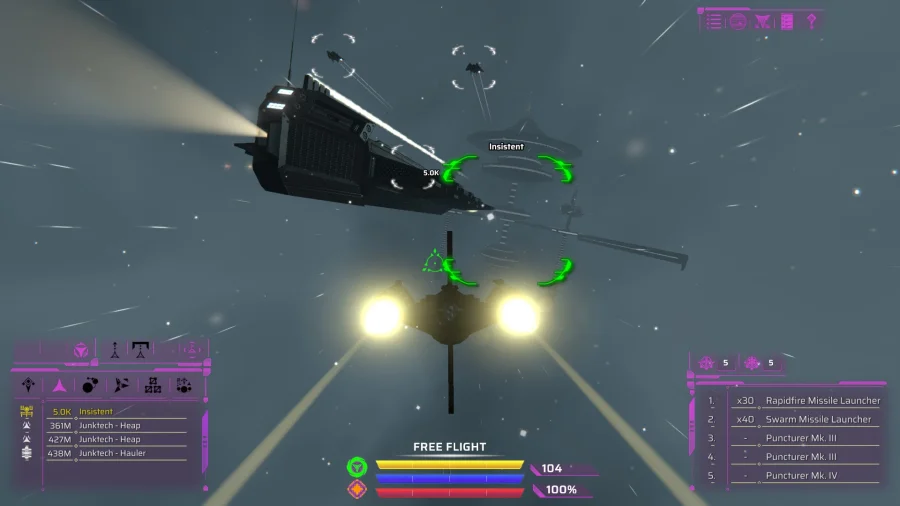This screenshot has width=900, height=506.
Task: Click the round globe icon in top bar
Action: click(x=739, y=21)
